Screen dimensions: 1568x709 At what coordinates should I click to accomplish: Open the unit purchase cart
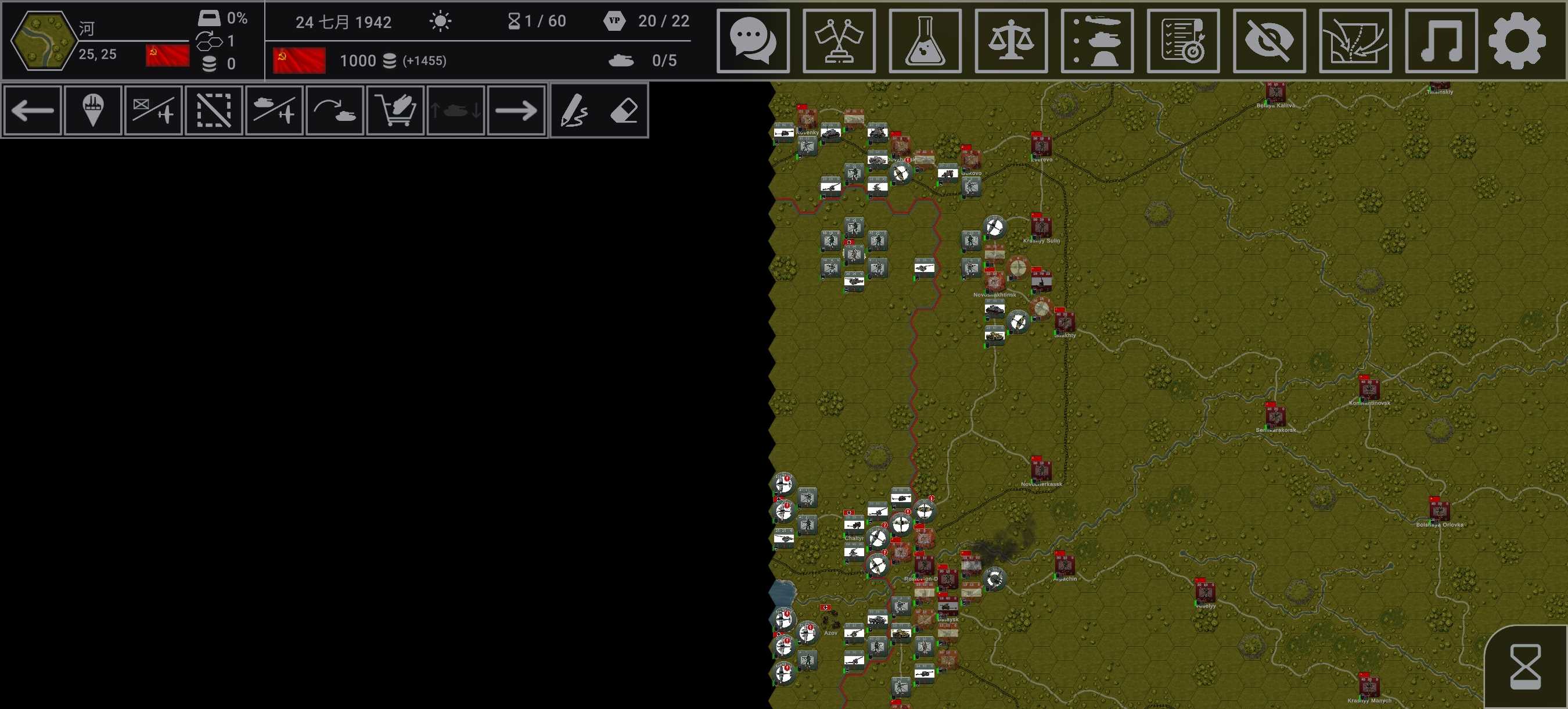tap(395, 110)
